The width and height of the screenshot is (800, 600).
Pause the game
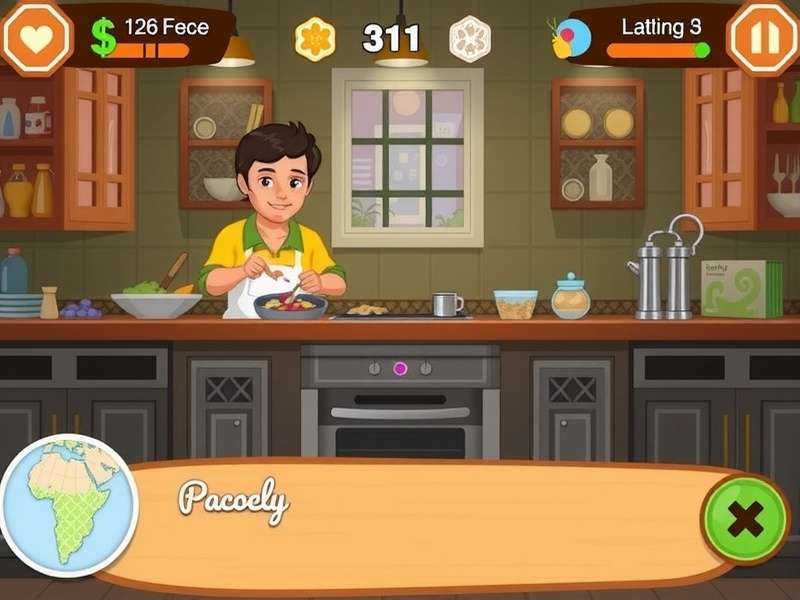tap(763, 38)
